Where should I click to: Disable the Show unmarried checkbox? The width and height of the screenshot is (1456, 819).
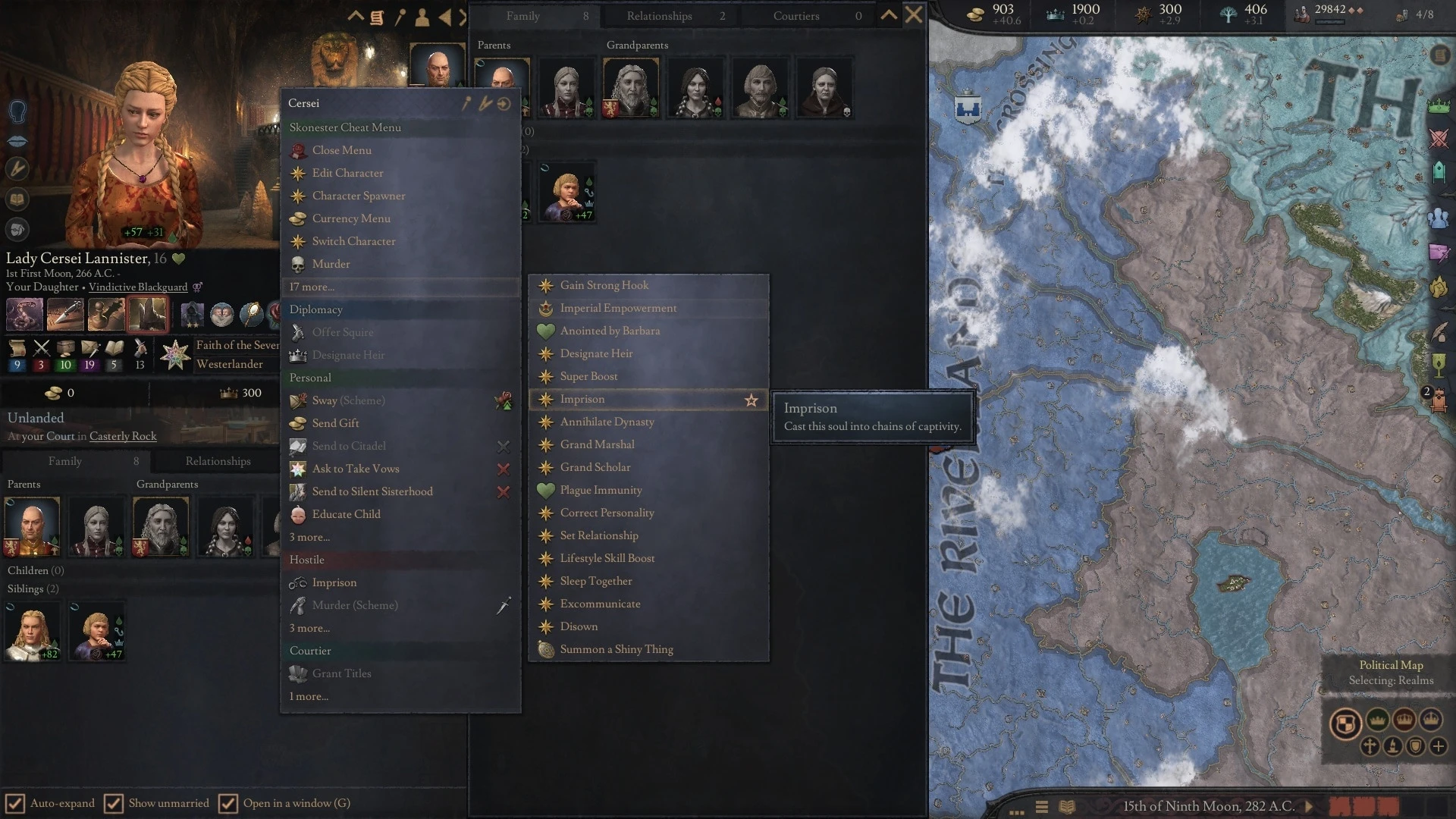pyautogui.click(x=115, y=803)
